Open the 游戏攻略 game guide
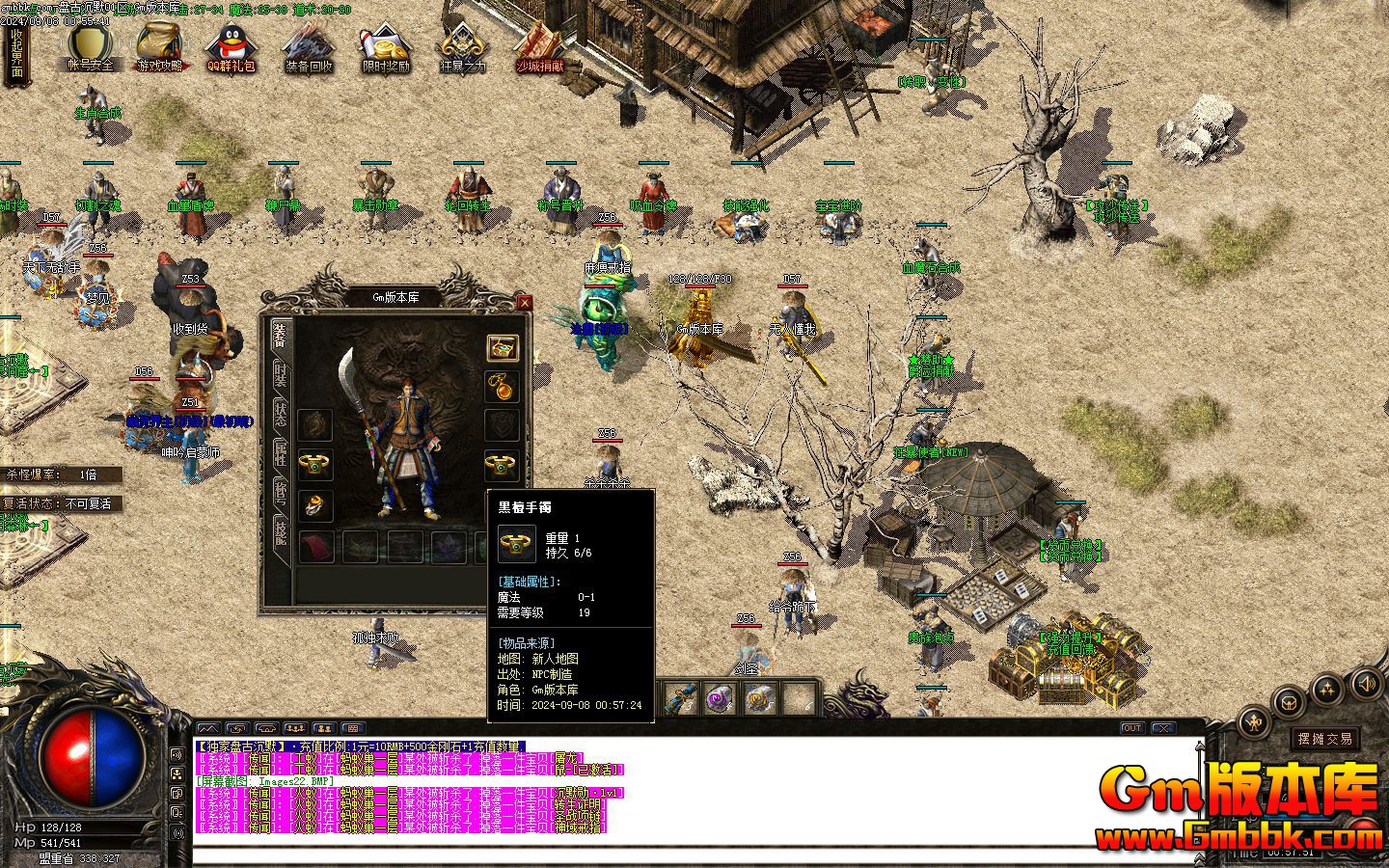Image resolution: width=1389 pixels, height=868 pixels. click(160, 46)
